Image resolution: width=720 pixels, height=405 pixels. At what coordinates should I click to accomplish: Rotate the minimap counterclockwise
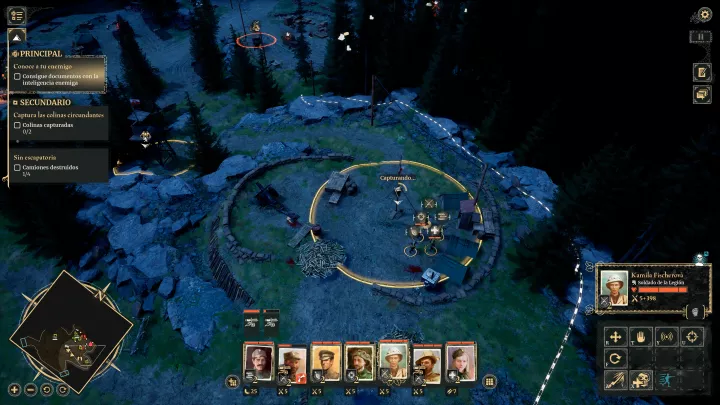pyautogui.click(x=47, y=388)
